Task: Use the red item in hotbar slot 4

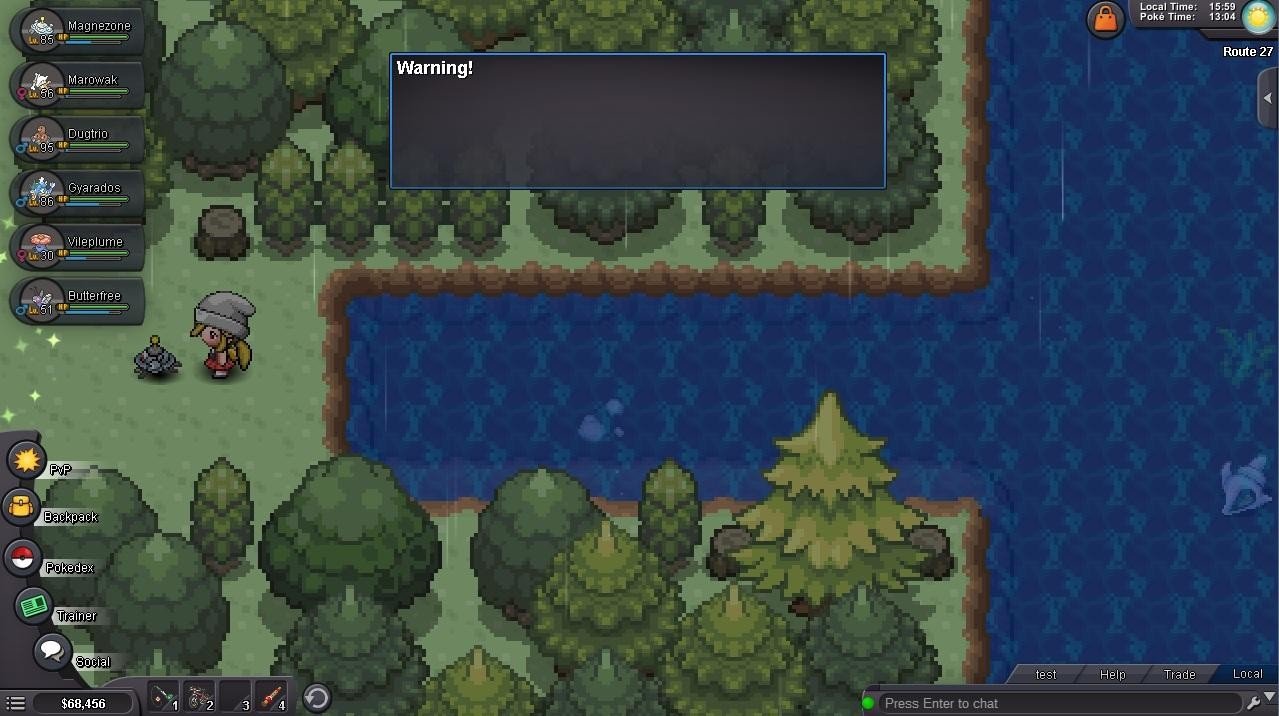Action: click(x=272, y=697)
